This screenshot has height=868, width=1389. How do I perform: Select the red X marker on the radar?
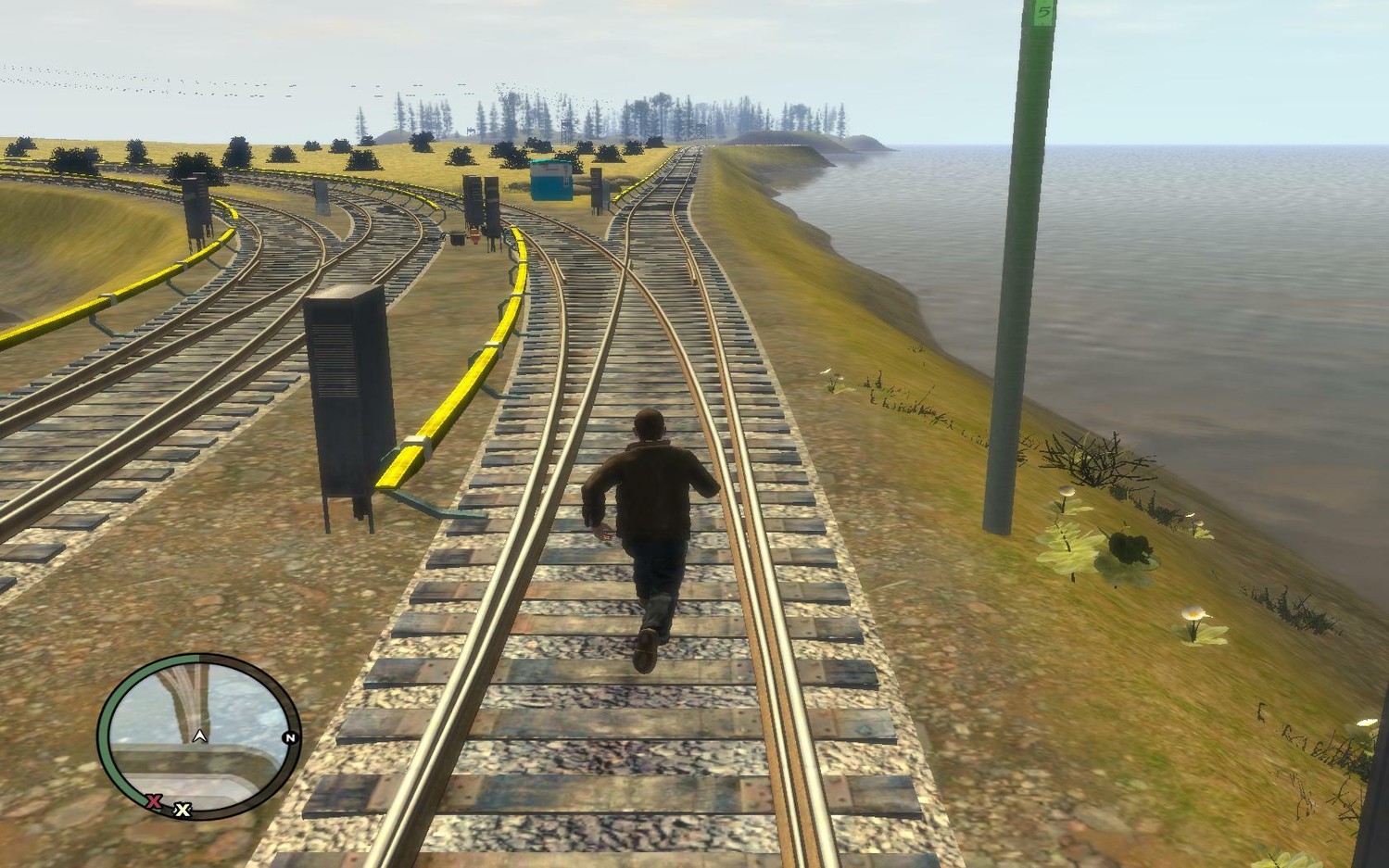pyautogui.click(x=154, y=800)
